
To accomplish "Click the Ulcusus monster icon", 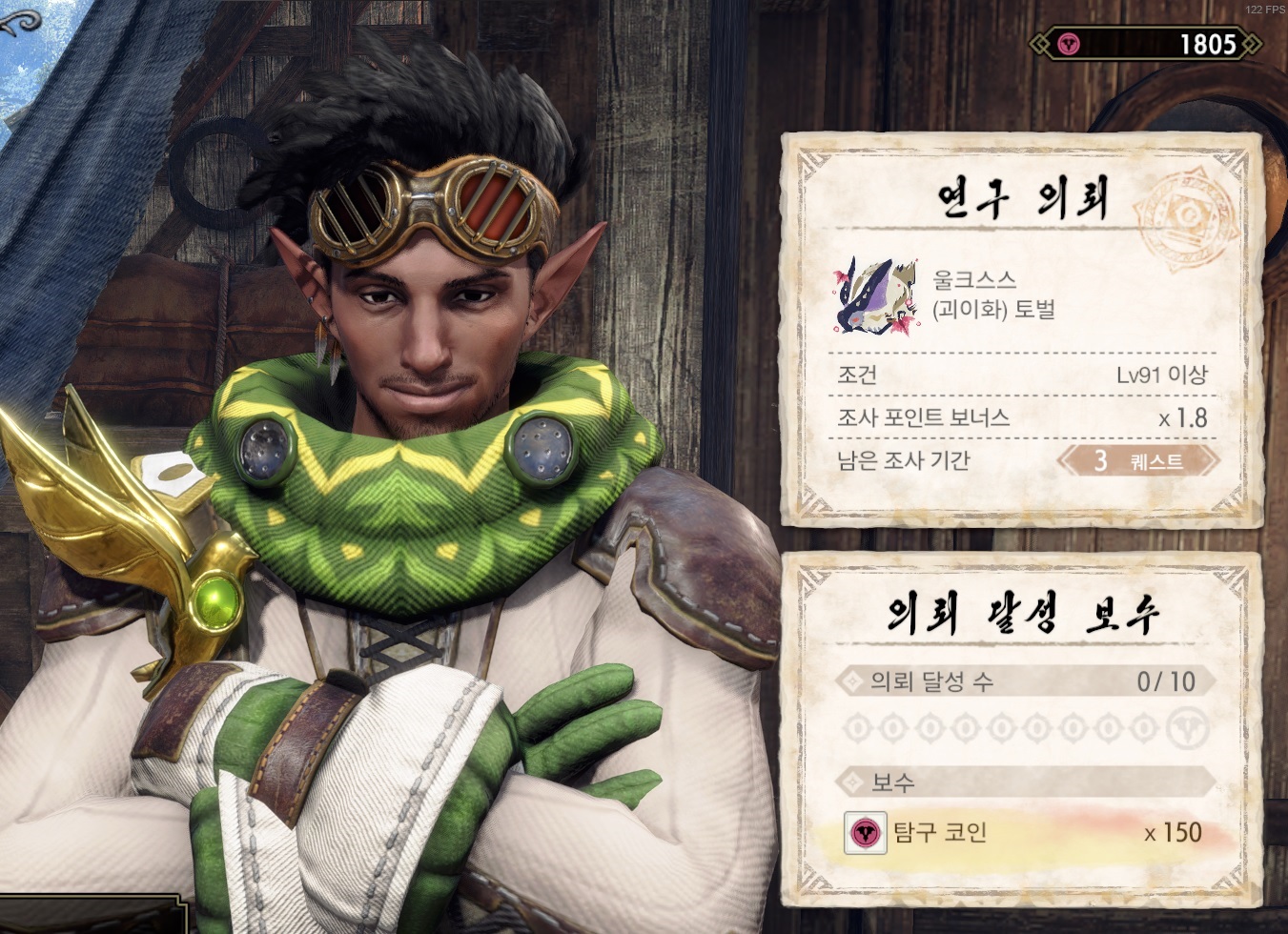I will 873,295.
